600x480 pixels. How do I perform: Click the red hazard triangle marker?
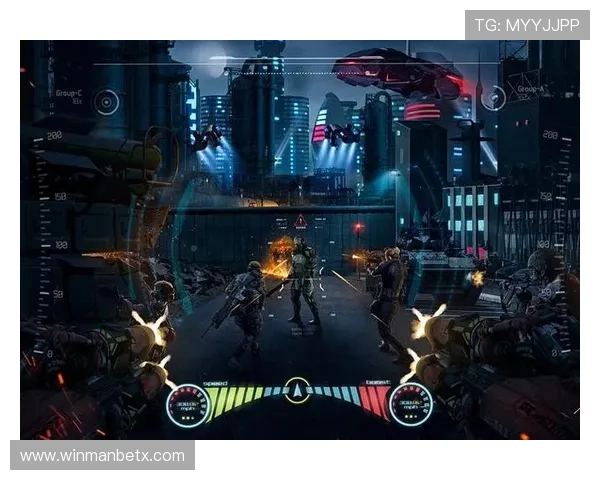[x=299, y=220]
